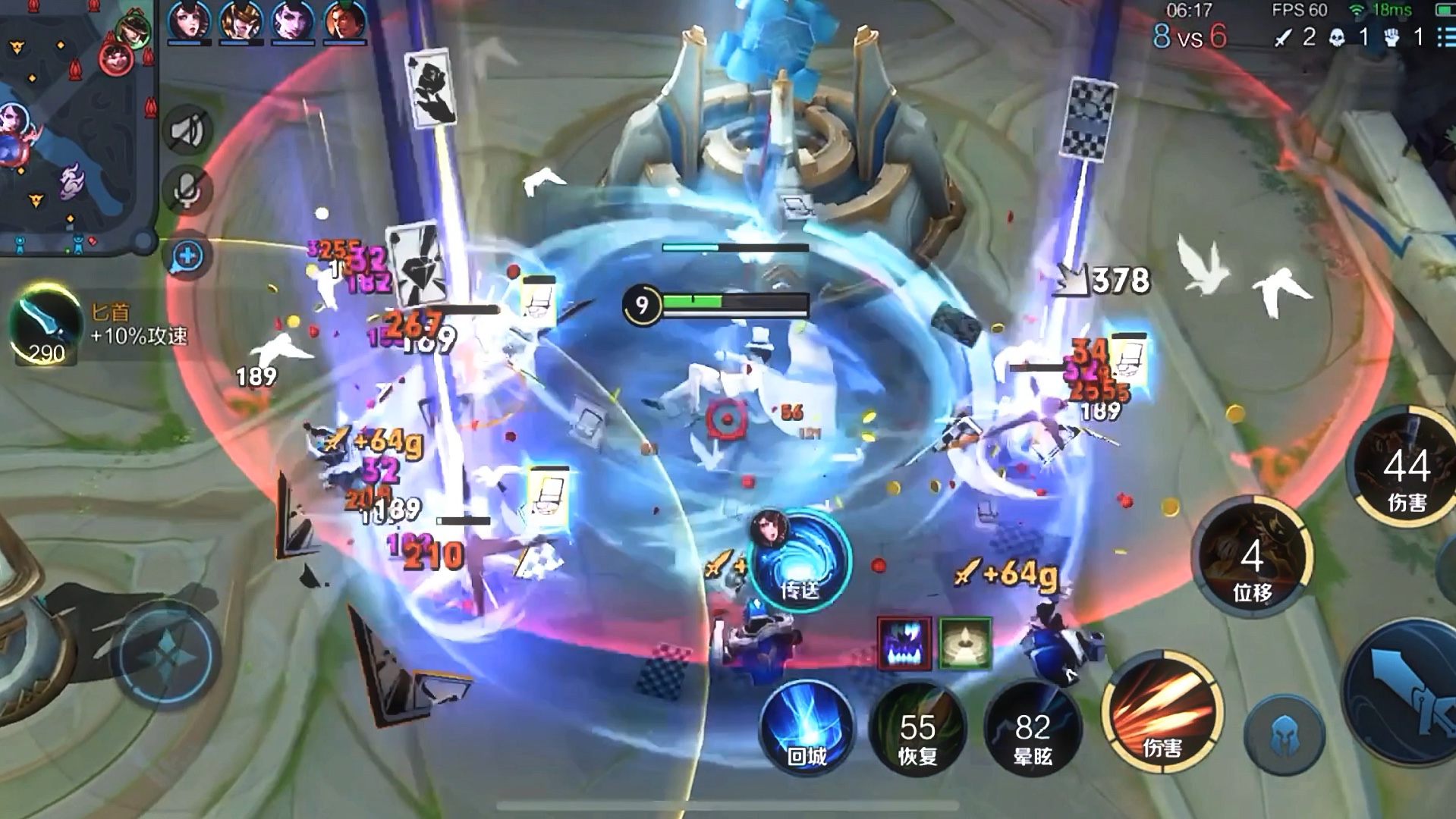The image size is (1456, 819).
Task: Use the 恢复 heal summoner spell
Action: point(917,730)
